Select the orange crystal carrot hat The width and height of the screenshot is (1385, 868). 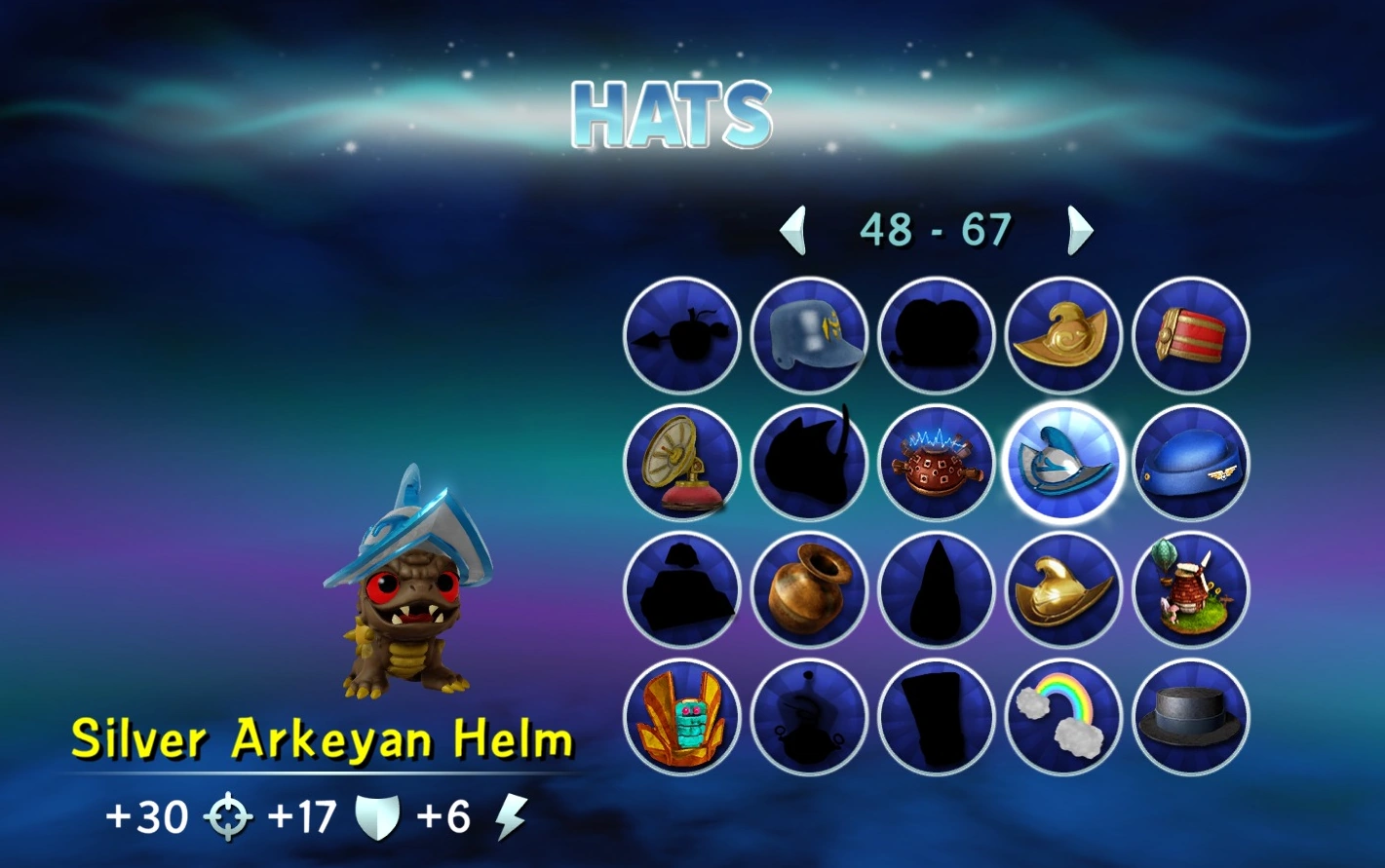(682, 716)
